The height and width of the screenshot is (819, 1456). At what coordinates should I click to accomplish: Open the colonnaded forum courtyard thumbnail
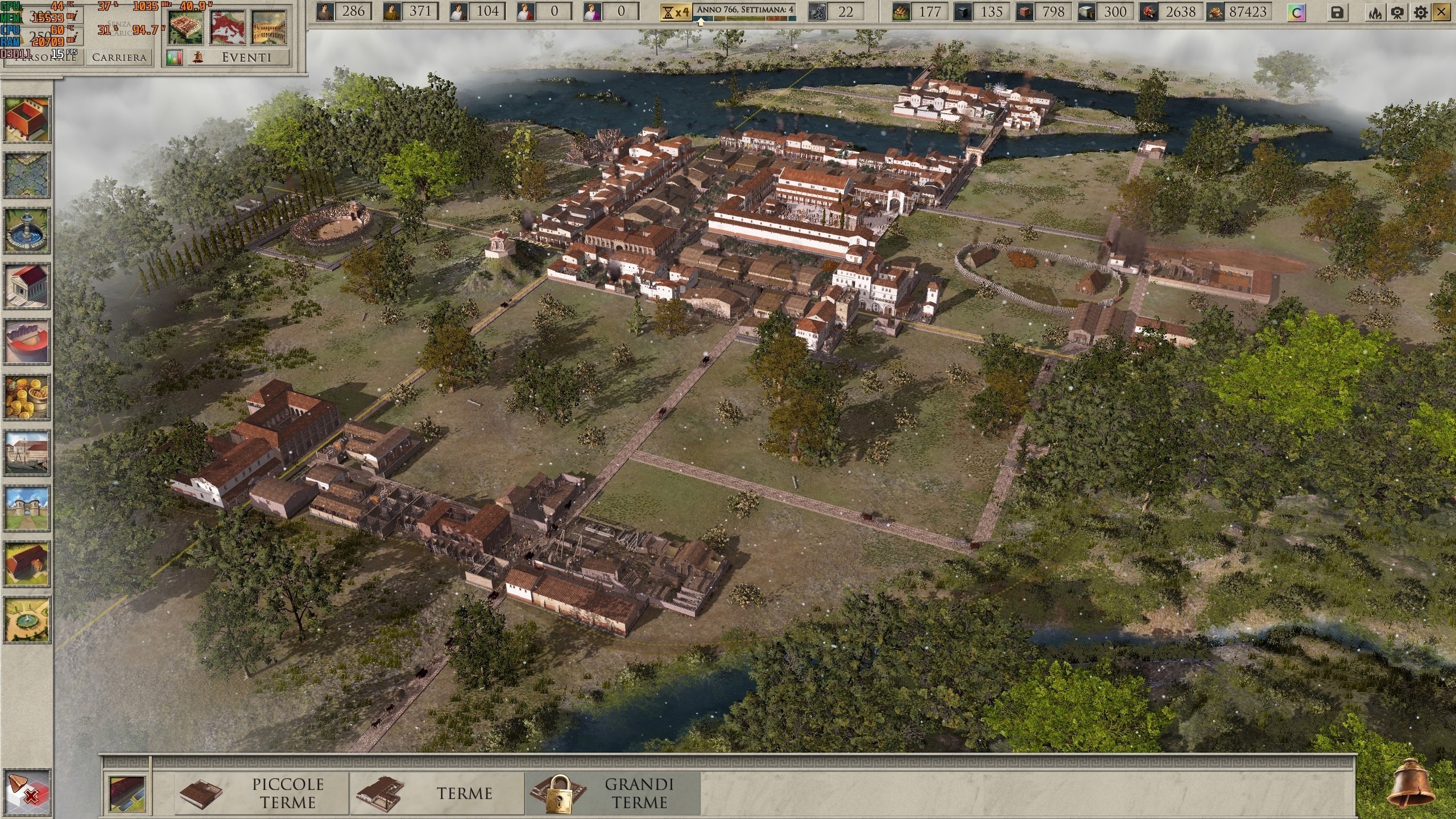[269, 27]
